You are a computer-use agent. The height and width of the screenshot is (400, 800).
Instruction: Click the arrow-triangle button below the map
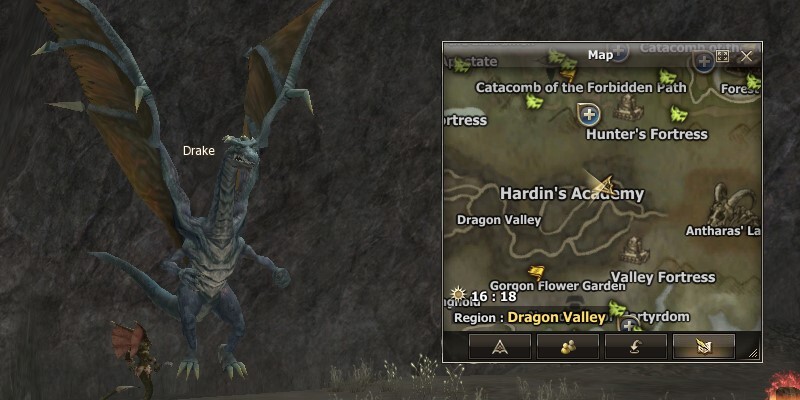(x=500, y=346)
